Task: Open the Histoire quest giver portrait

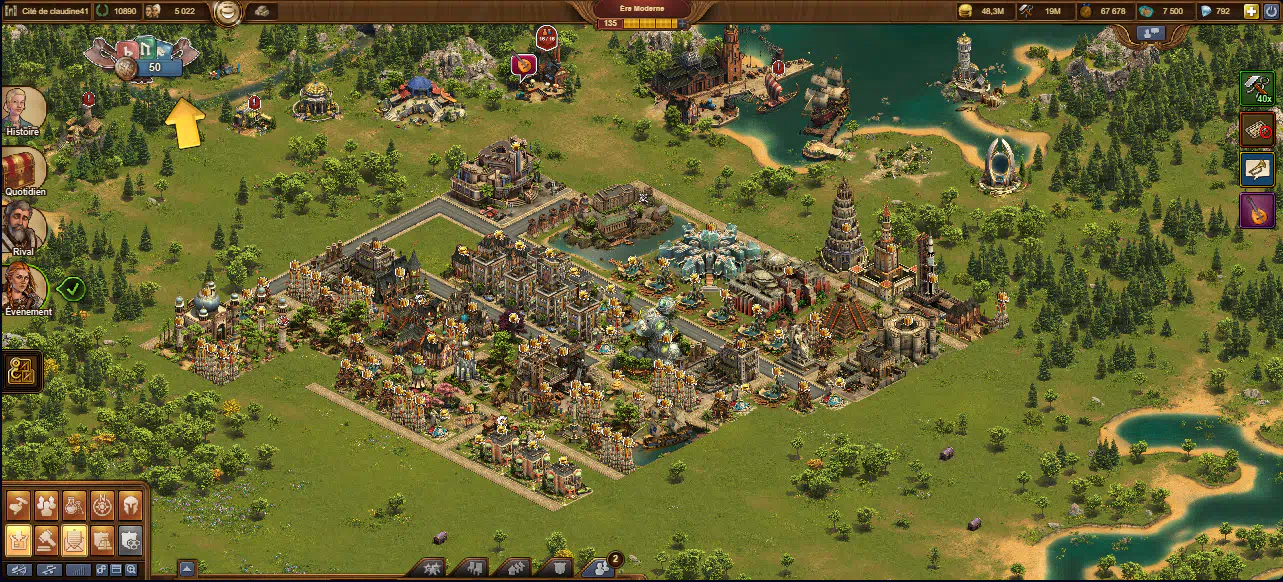Action: (22, 108)
